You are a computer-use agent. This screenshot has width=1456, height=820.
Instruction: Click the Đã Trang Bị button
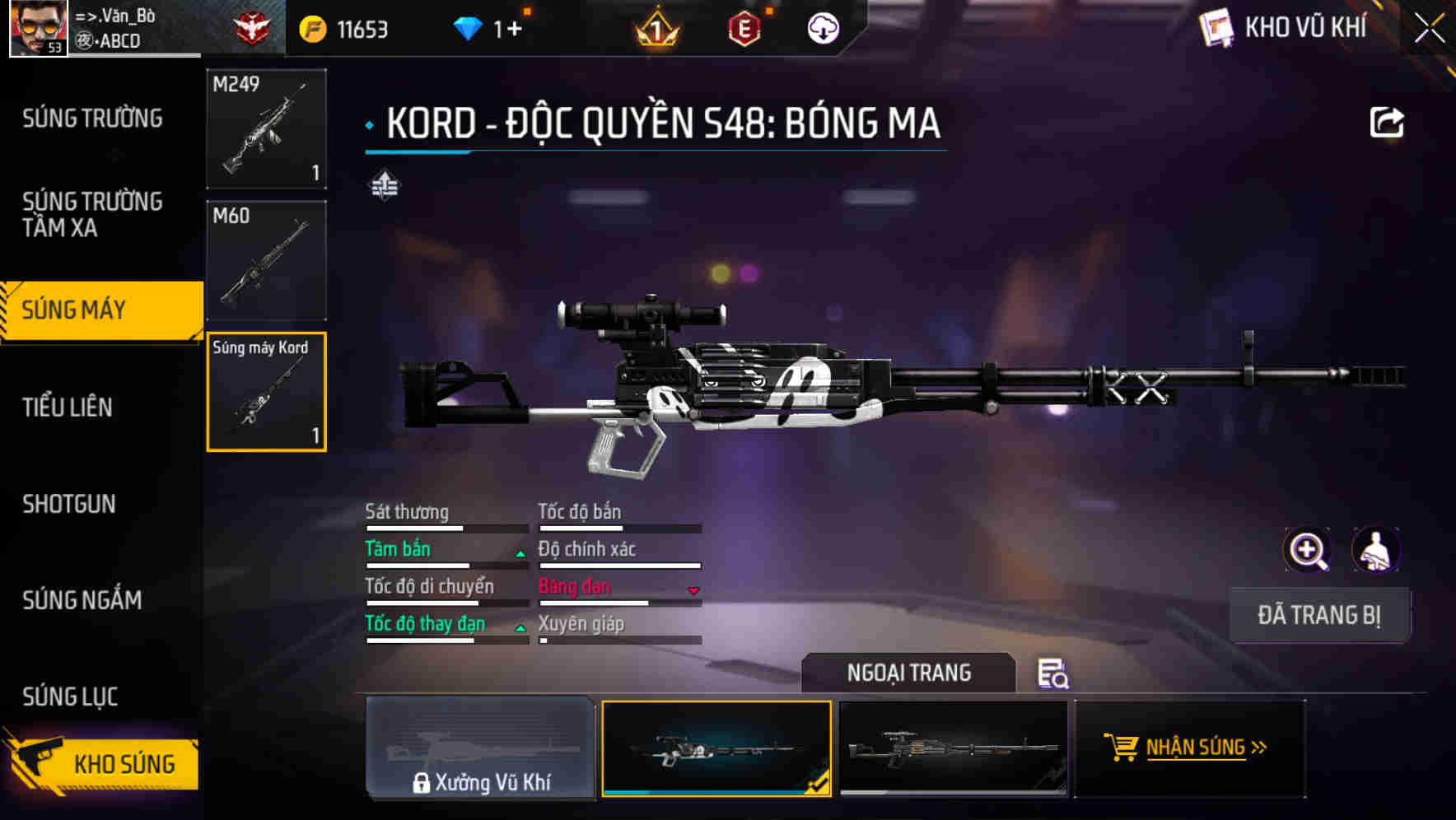click(1319, 615)
